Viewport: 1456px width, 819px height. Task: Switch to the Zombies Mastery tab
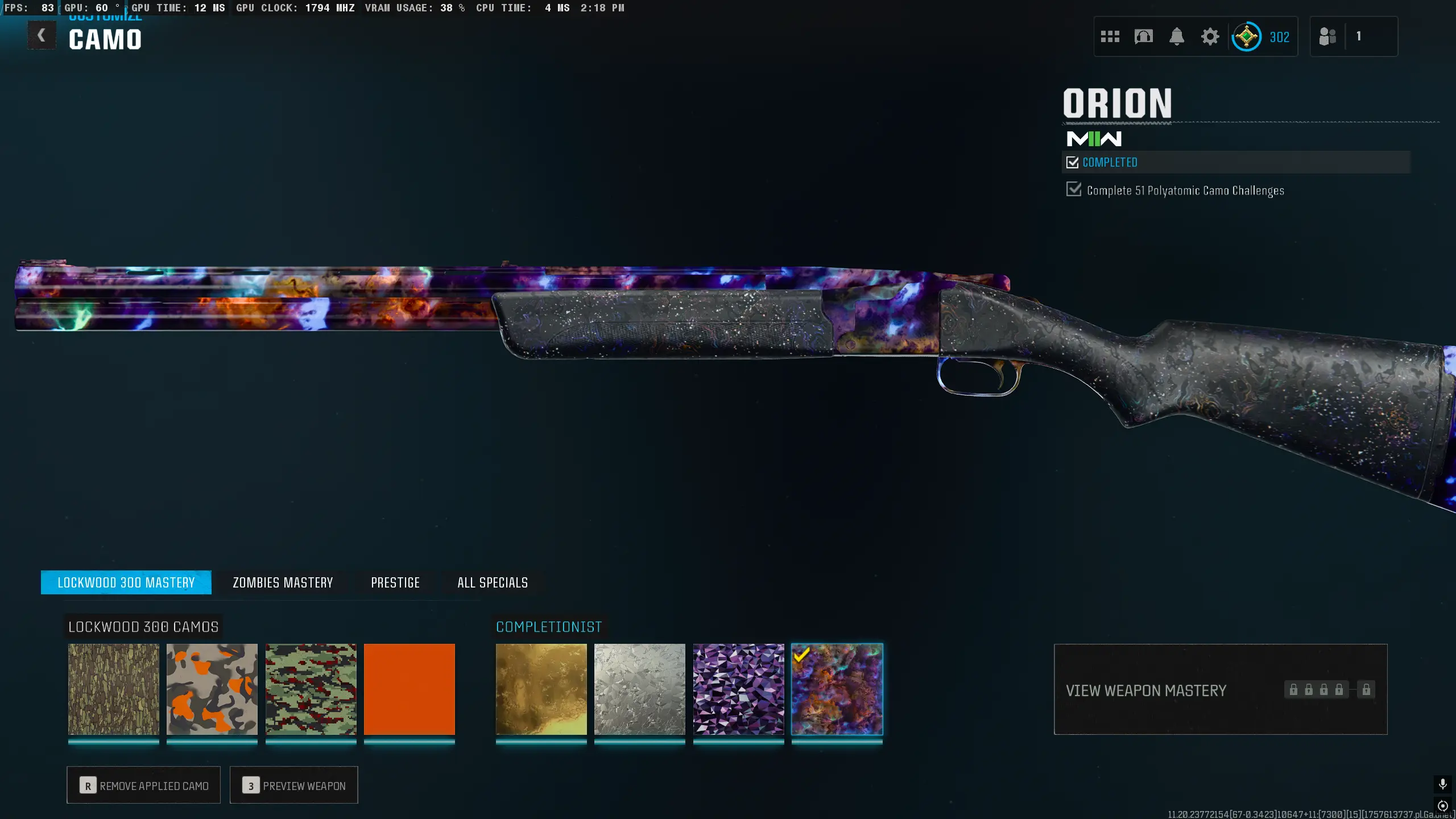[x=283, y=582]
